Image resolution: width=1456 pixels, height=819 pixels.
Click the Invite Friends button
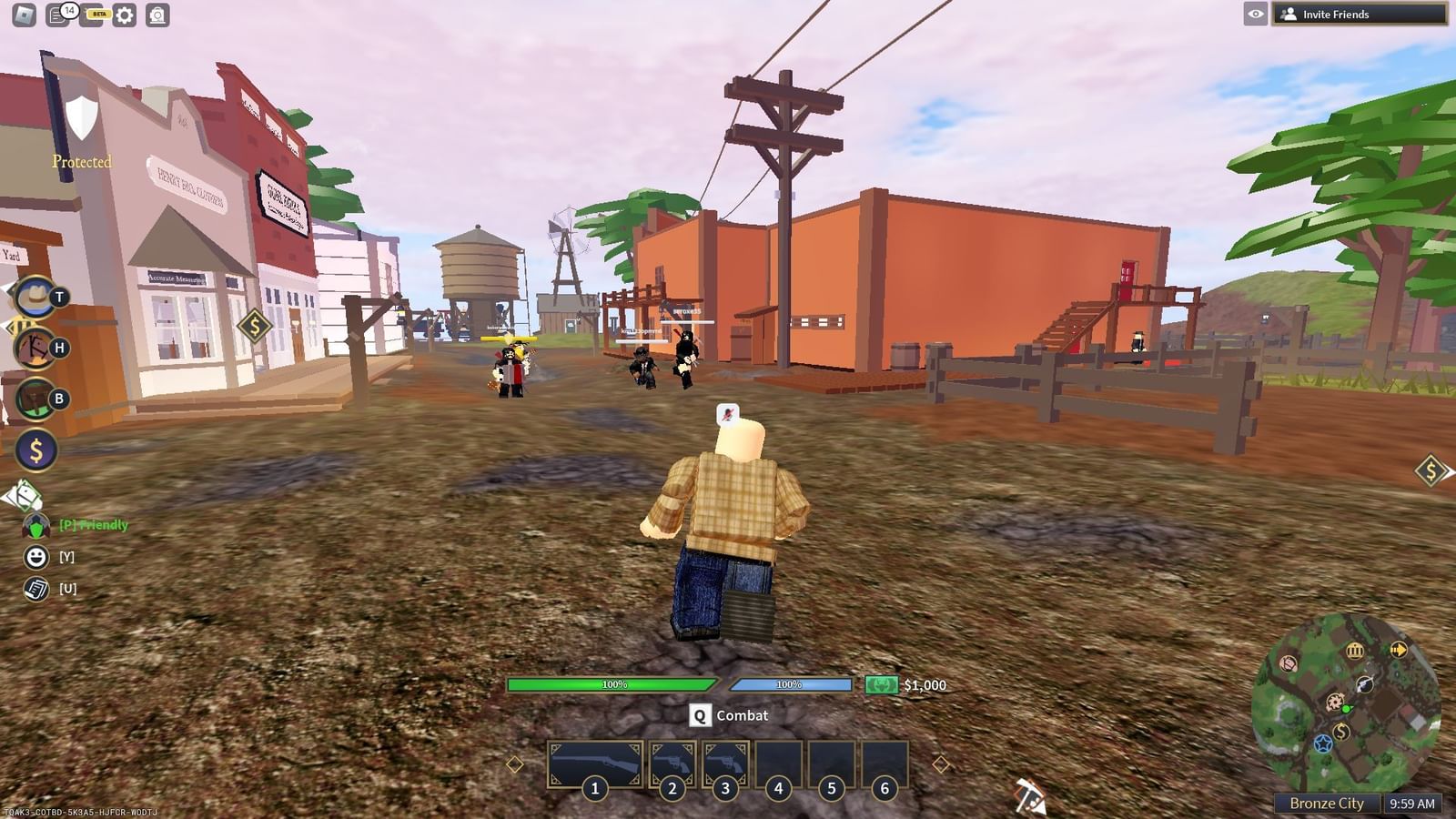(x=1361, y=14)
